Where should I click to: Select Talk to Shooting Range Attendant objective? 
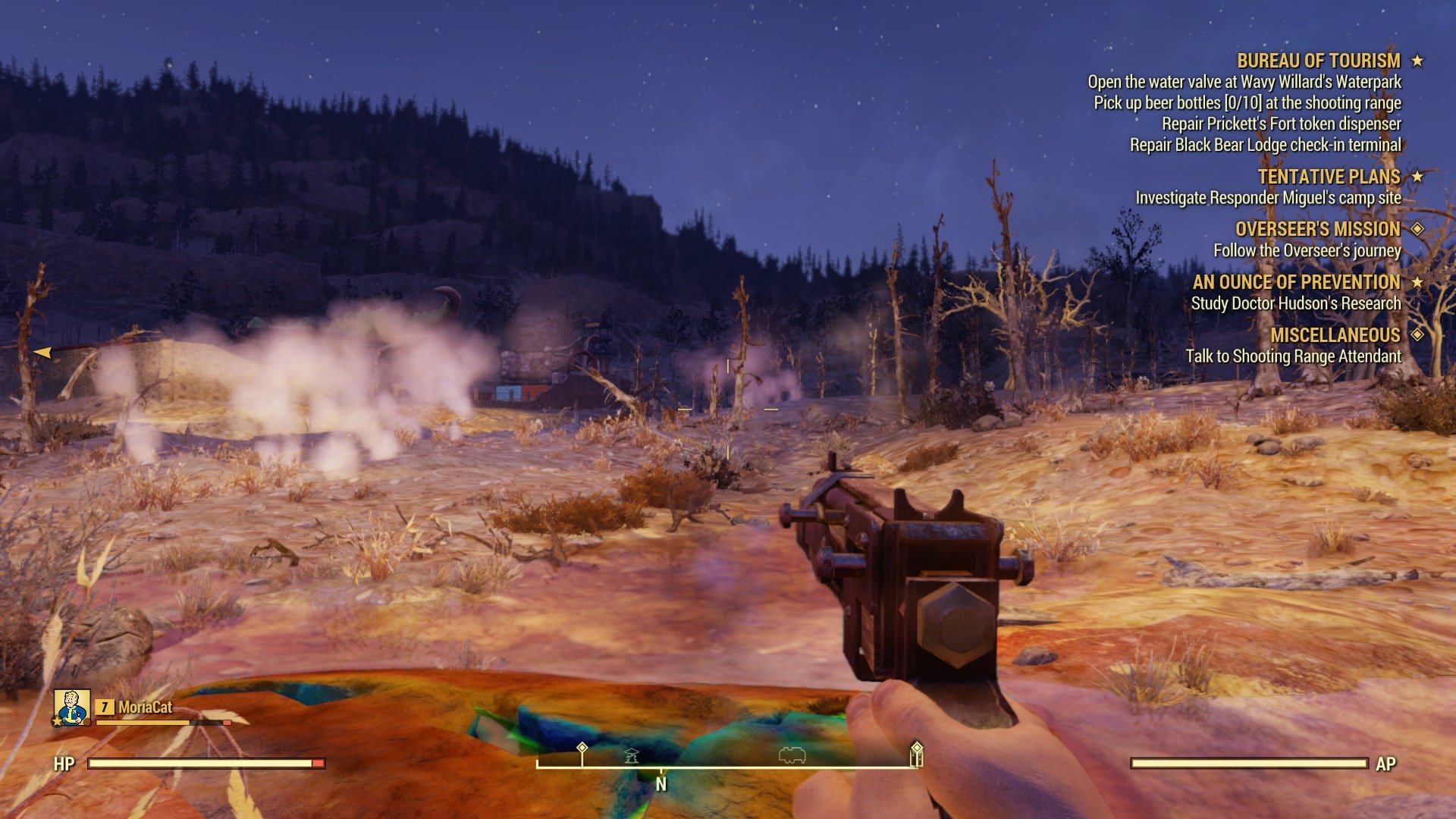tap(1293, 356)
